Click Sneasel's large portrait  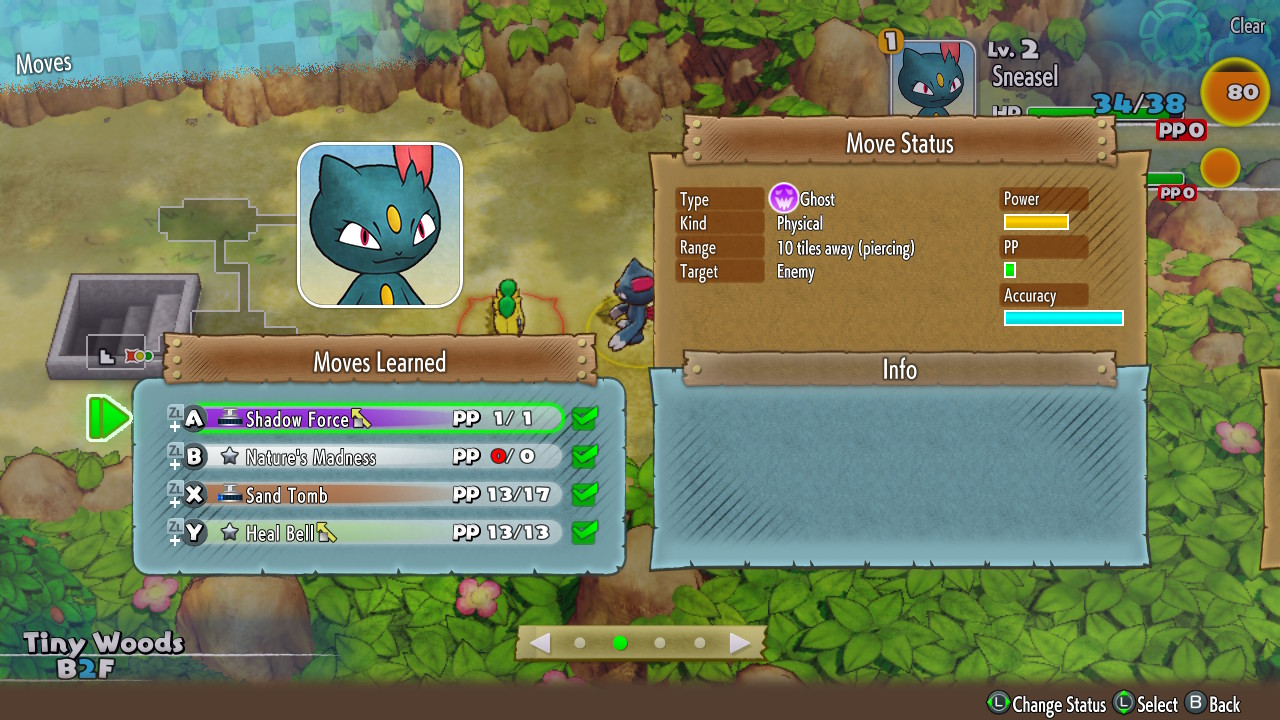tap(380, 225)
